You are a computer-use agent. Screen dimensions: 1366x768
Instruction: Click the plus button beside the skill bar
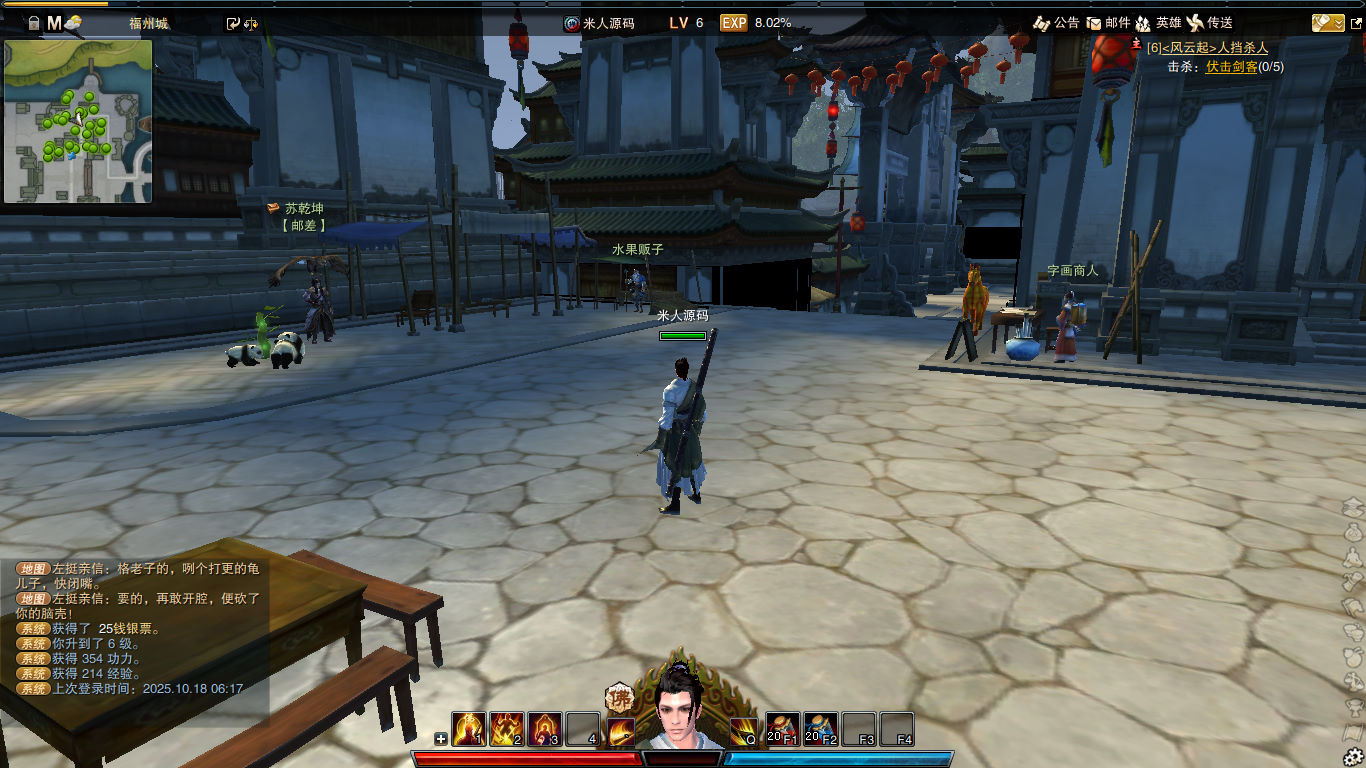point(441,739)
